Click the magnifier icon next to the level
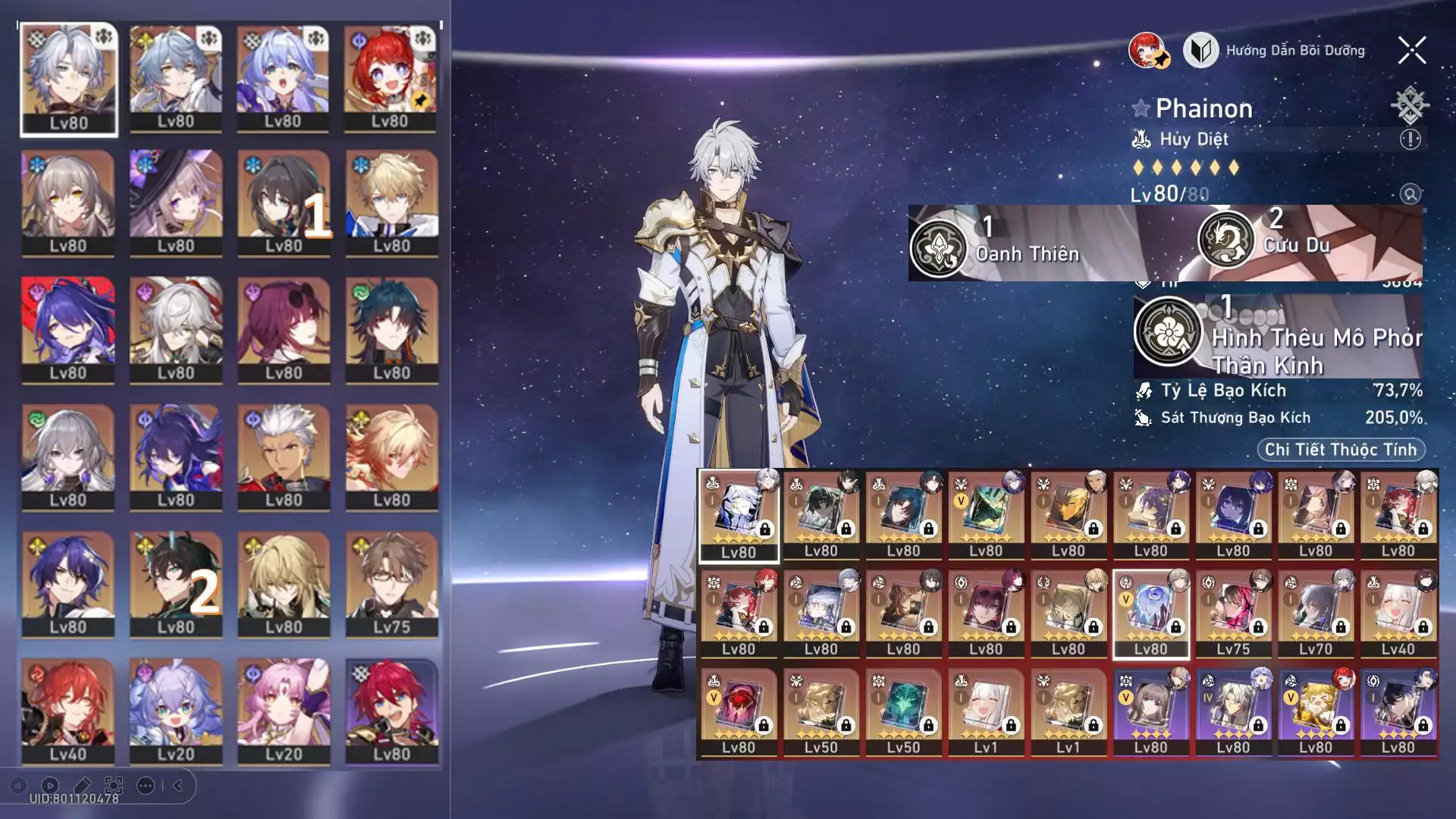The height and width of the screenshot is (819, 1456). coord(1410,194)
